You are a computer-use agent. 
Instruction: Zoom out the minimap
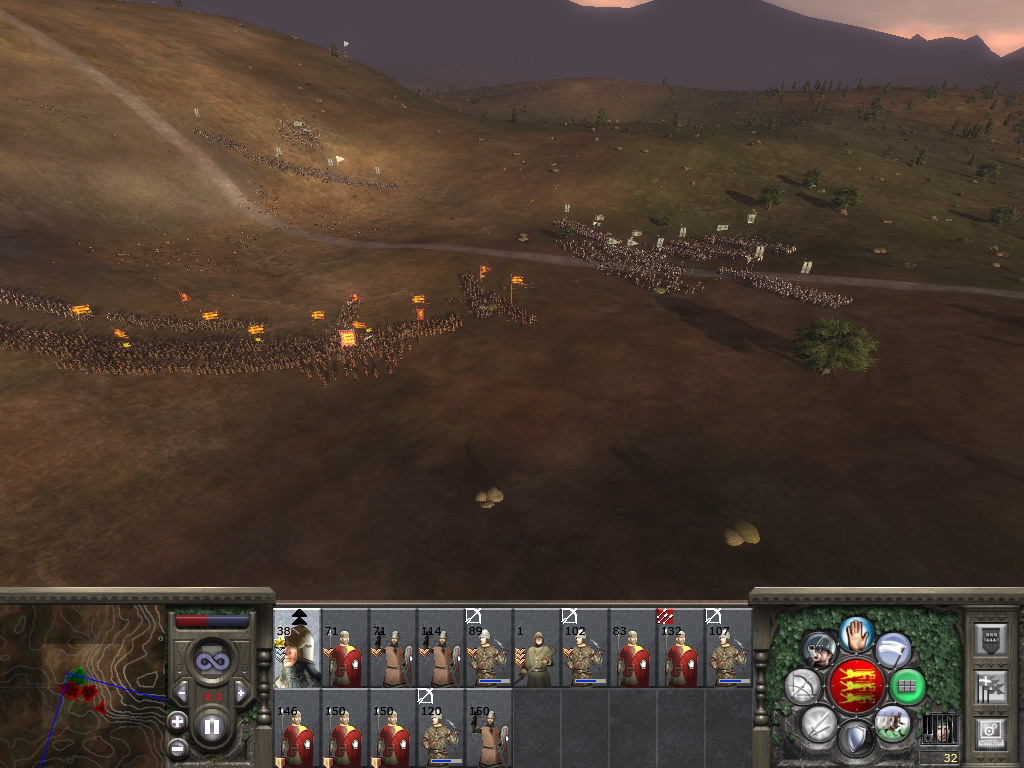pyautogui.click(x=177, y=746)
